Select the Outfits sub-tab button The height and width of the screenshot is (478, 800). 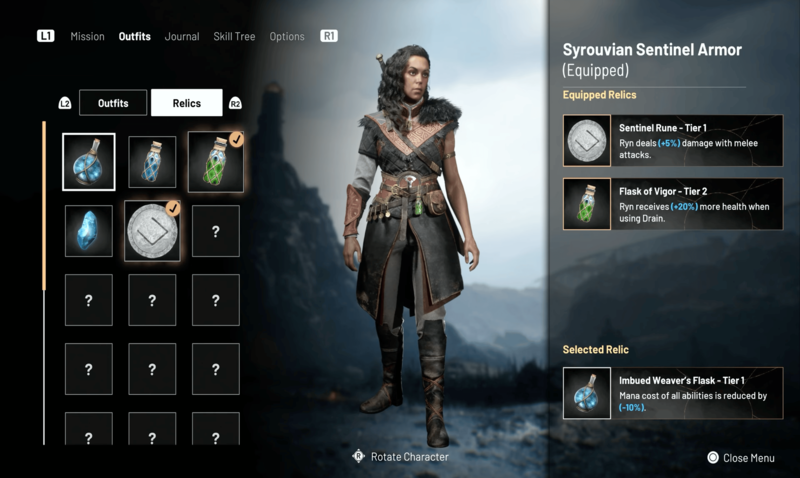pyautogui.click(x=112, y=103)
